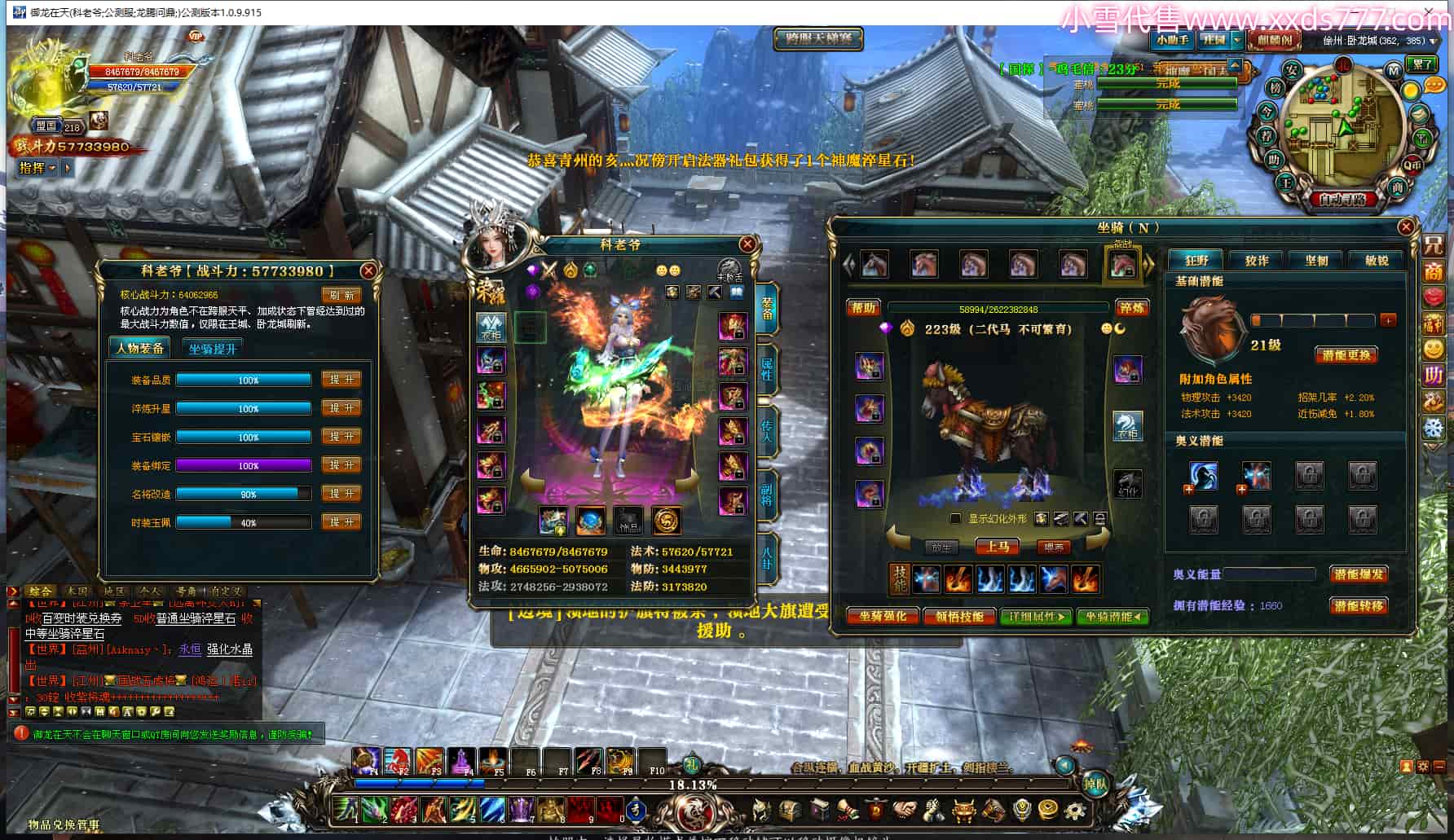Select the 狡诈 mount potential tab

pyautogui.click(x=1257, y=261)
